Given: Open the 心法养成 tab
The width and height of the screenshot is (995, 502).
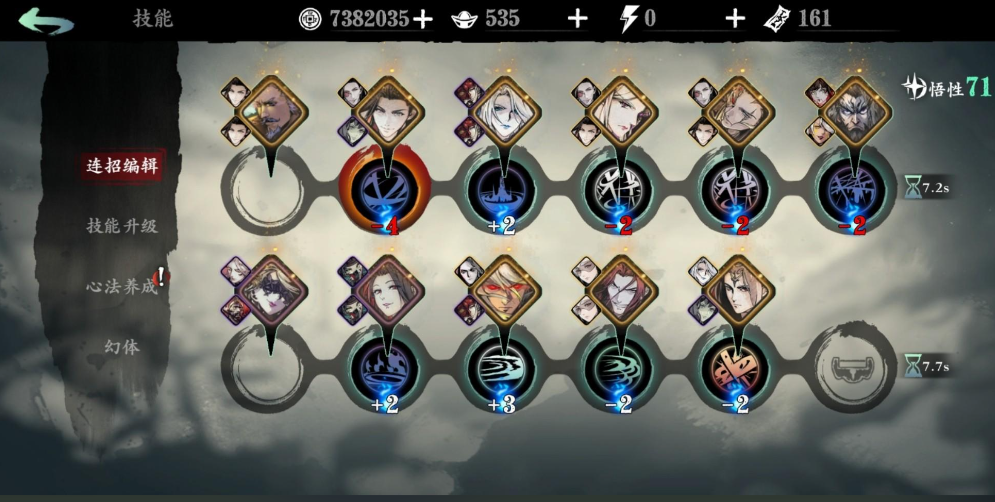Looking at the screenshot, I should (122, 286).
